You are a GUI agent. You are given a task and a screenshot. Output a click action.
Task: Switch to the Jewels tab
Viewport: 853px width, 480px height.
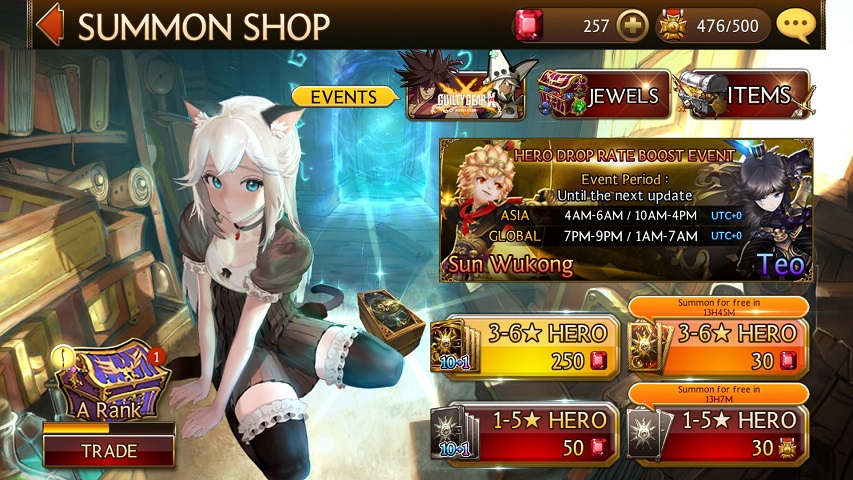[x=601, y=96]
